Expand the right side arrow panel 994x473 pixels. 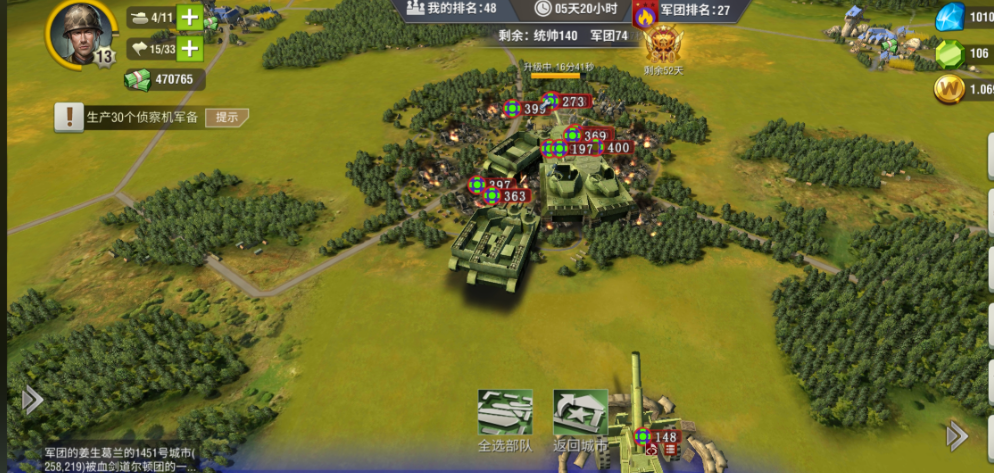click(957, 435)
